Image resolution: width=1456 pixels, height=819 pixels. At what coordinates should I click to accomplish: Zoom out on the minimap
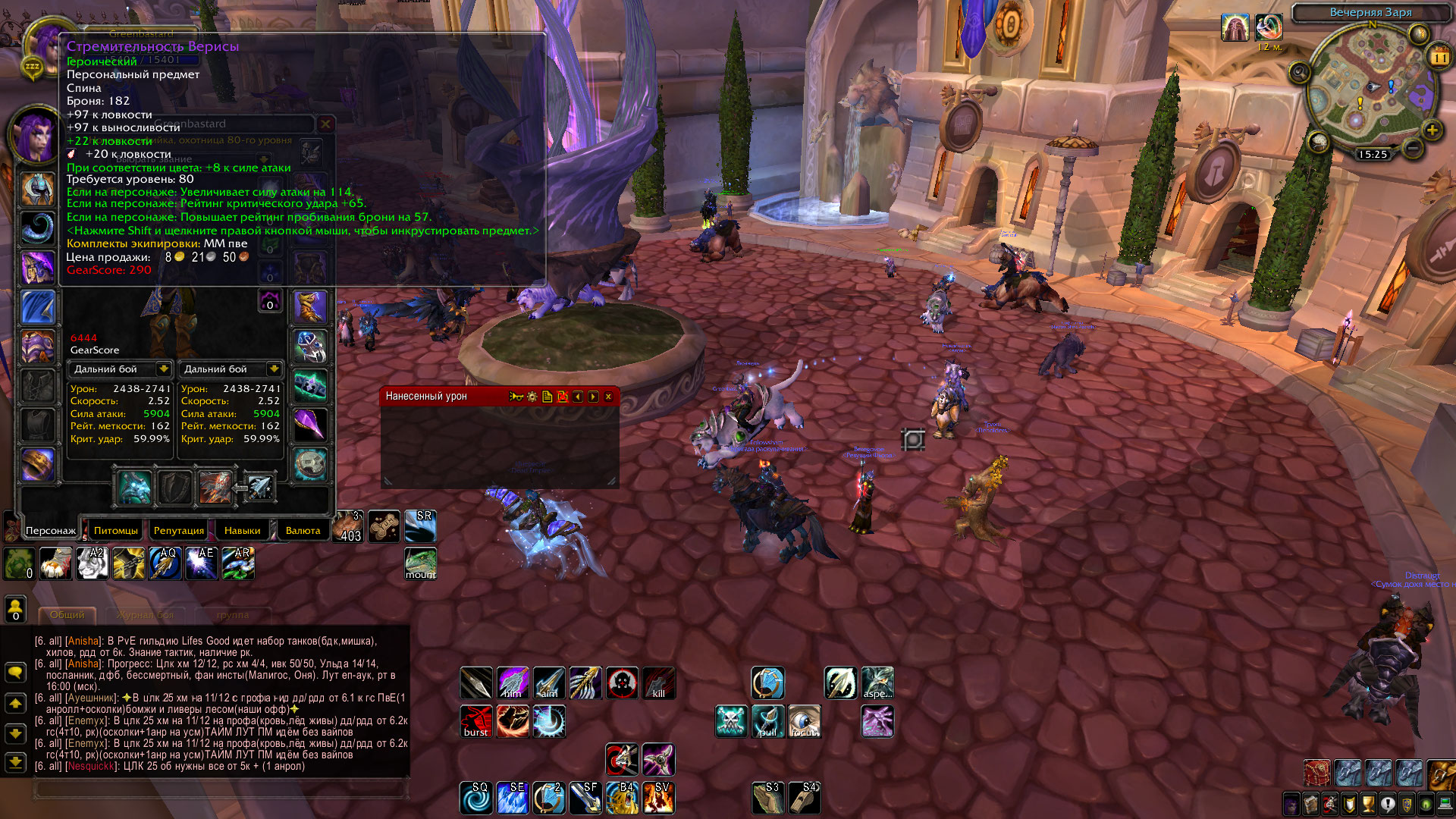pos(1412,147)
